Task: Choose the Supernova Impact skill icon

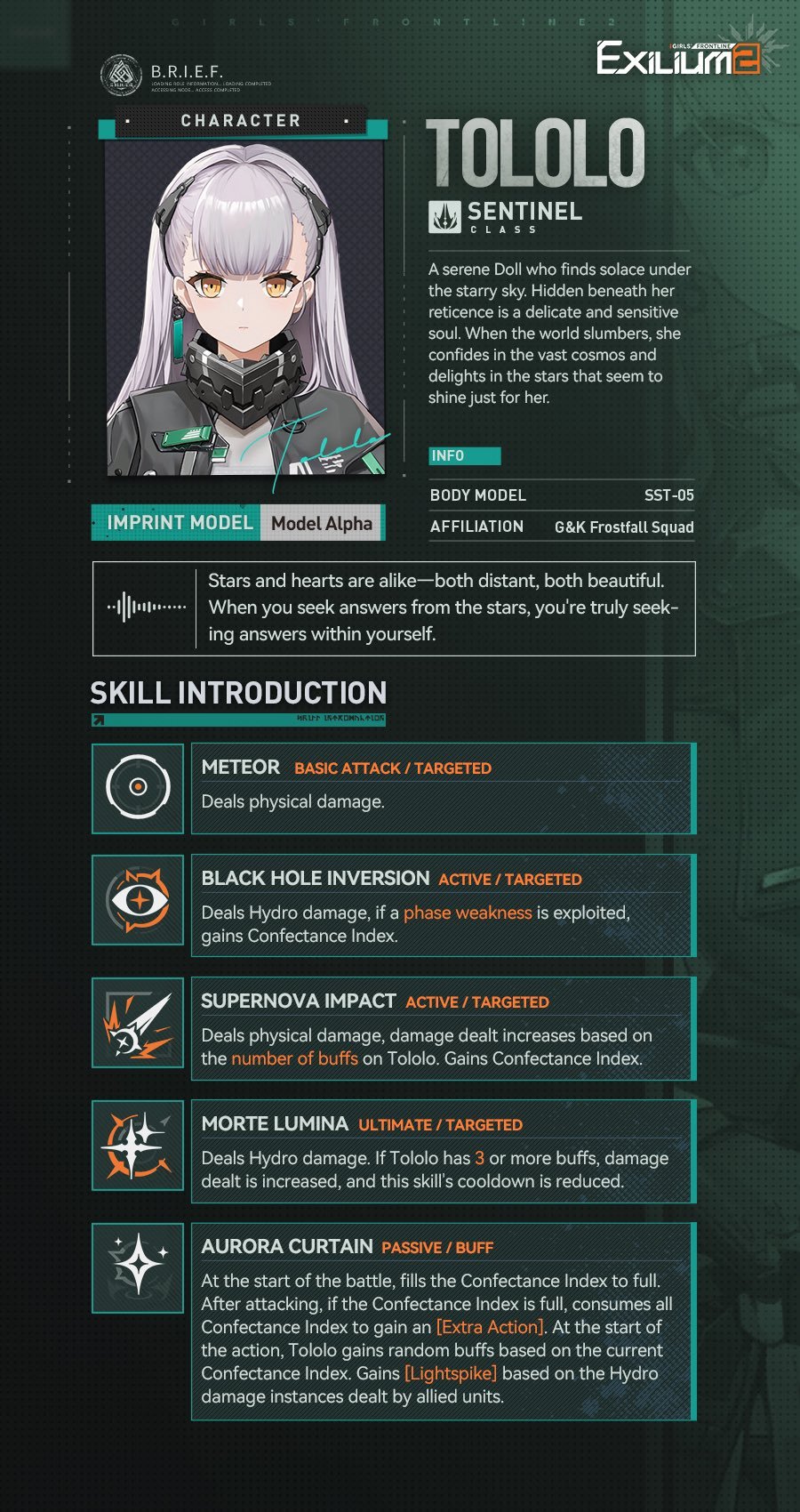Action: [138, 1023]
